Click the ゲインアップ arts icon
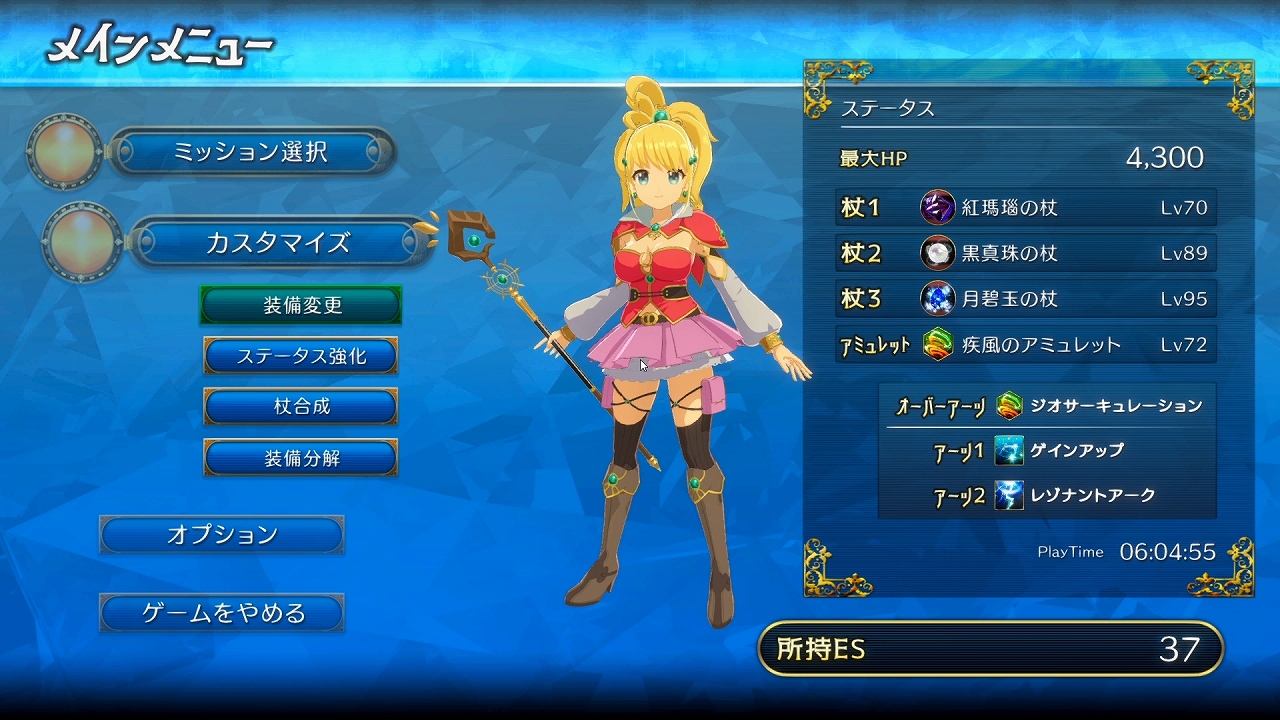Image resolution: width=1280 pixels, height=720 pixels. 1009,451
